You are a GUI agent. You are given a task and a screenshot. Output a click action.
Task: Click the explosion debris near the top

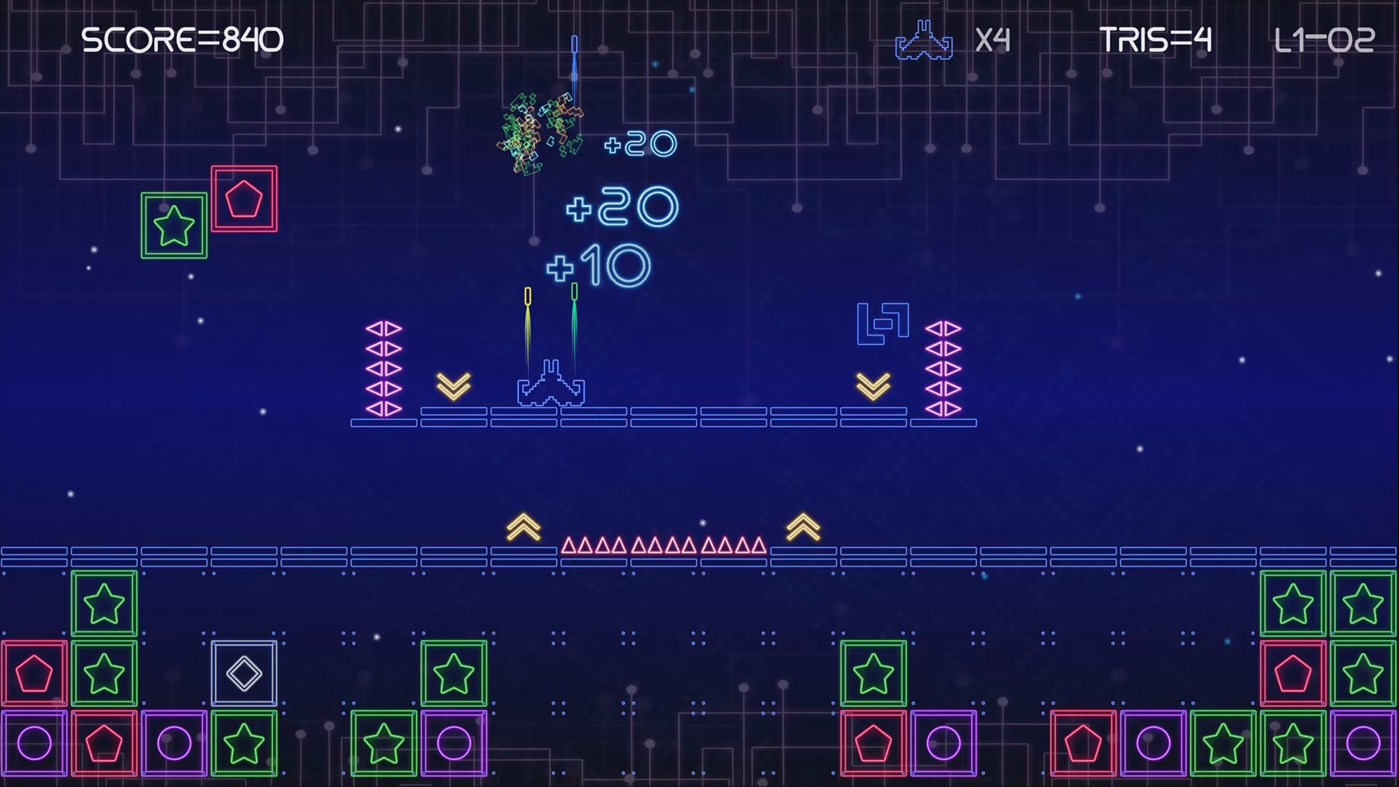tap(540, 130)
